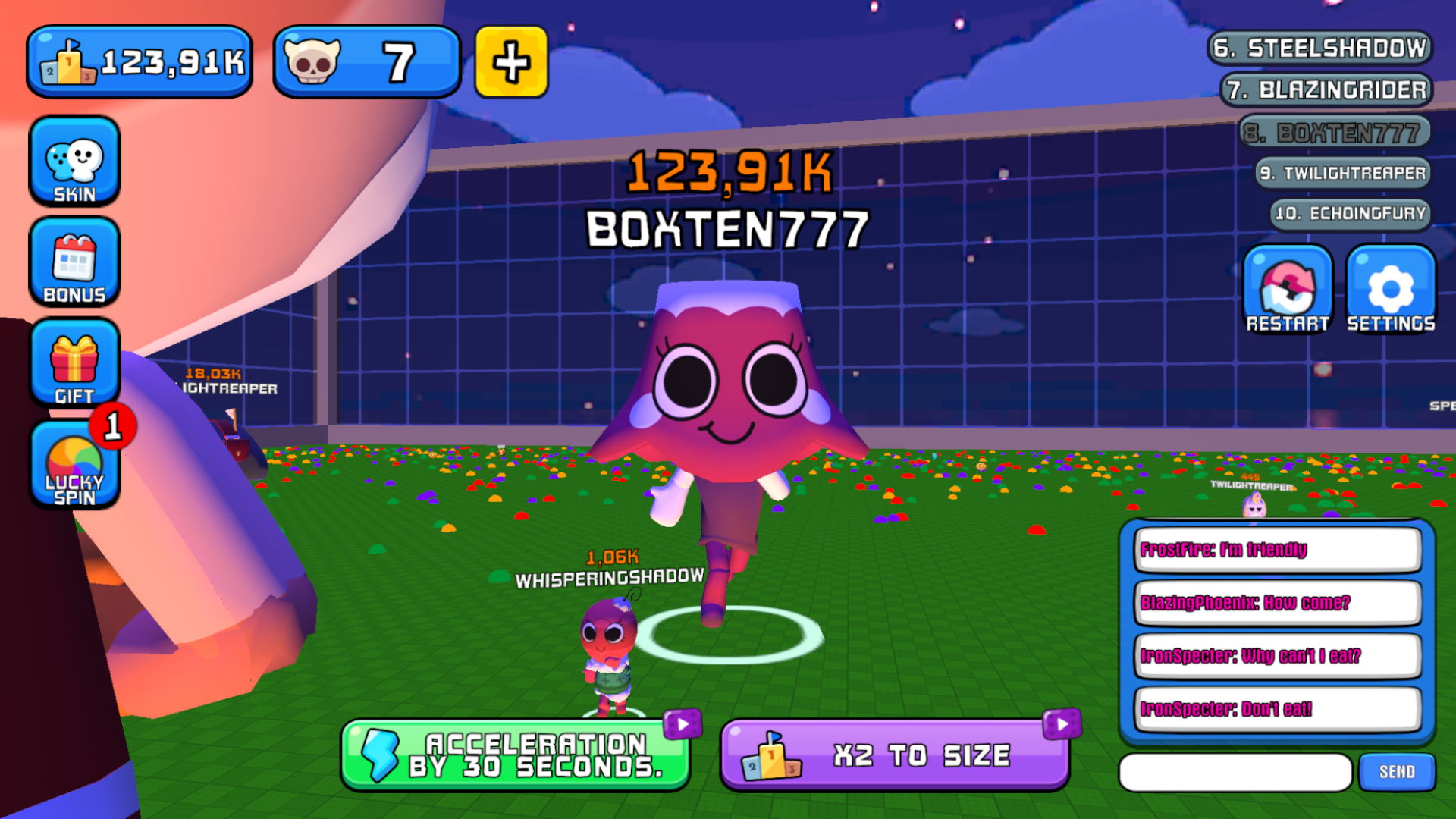Select STEELSHADOW in the leaderboard list
Image resolution: width=1456 pixels, height=819 pixels.
[1320, 47]
